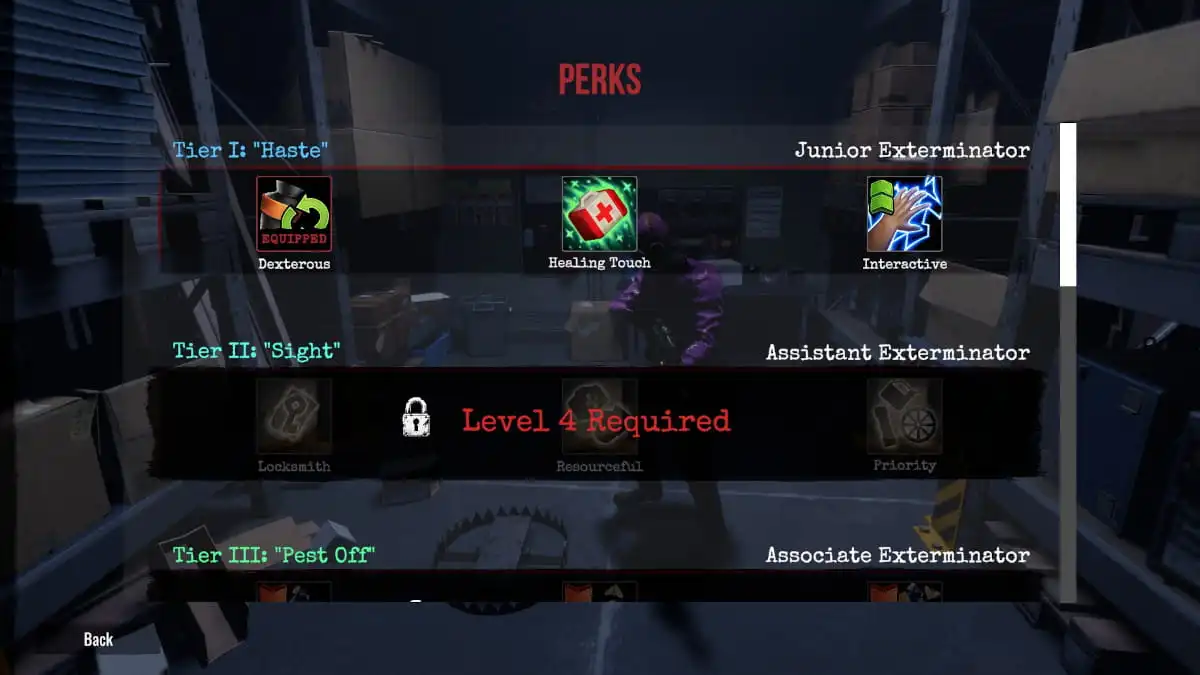The image size is (1200, 675).
Task: Select the locked Locksmith perk
Action: (x=294, y=416)
